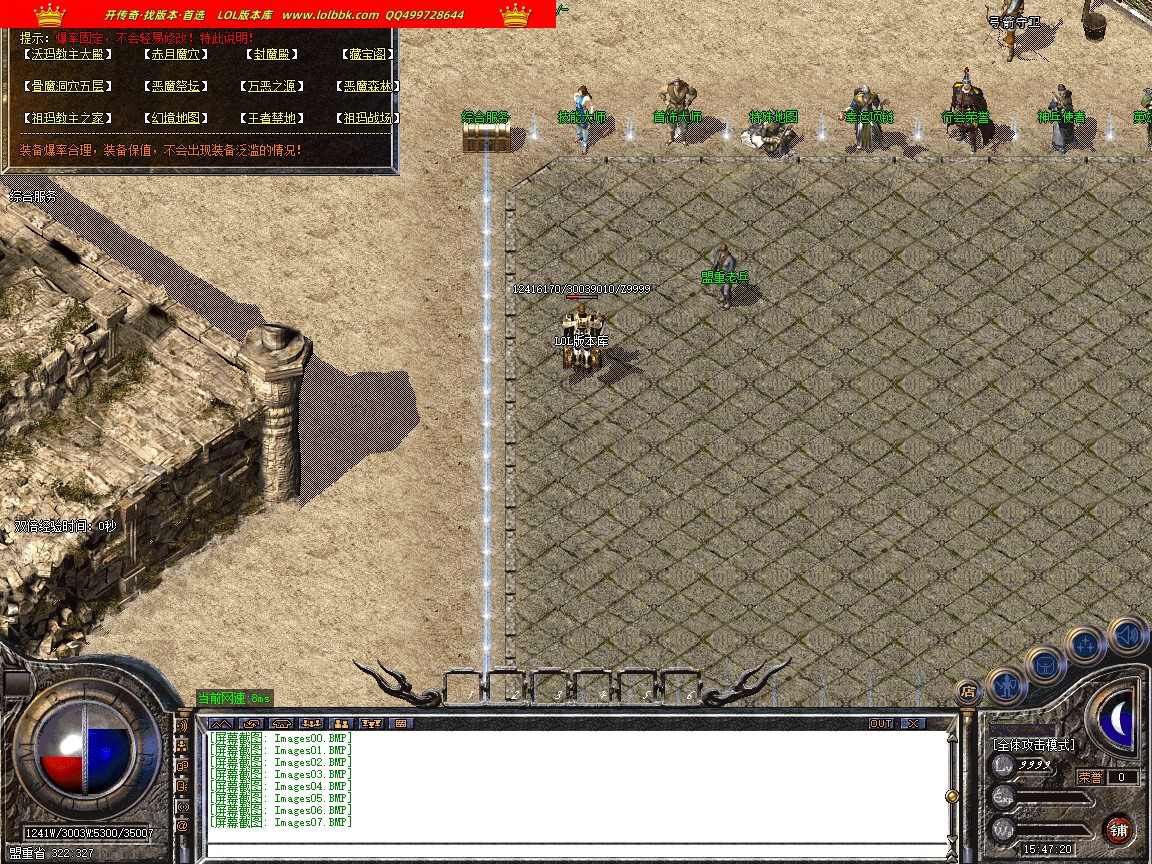1152x864 pixels.
Task: Open the character equipment round button
Action: point(1006,686)
